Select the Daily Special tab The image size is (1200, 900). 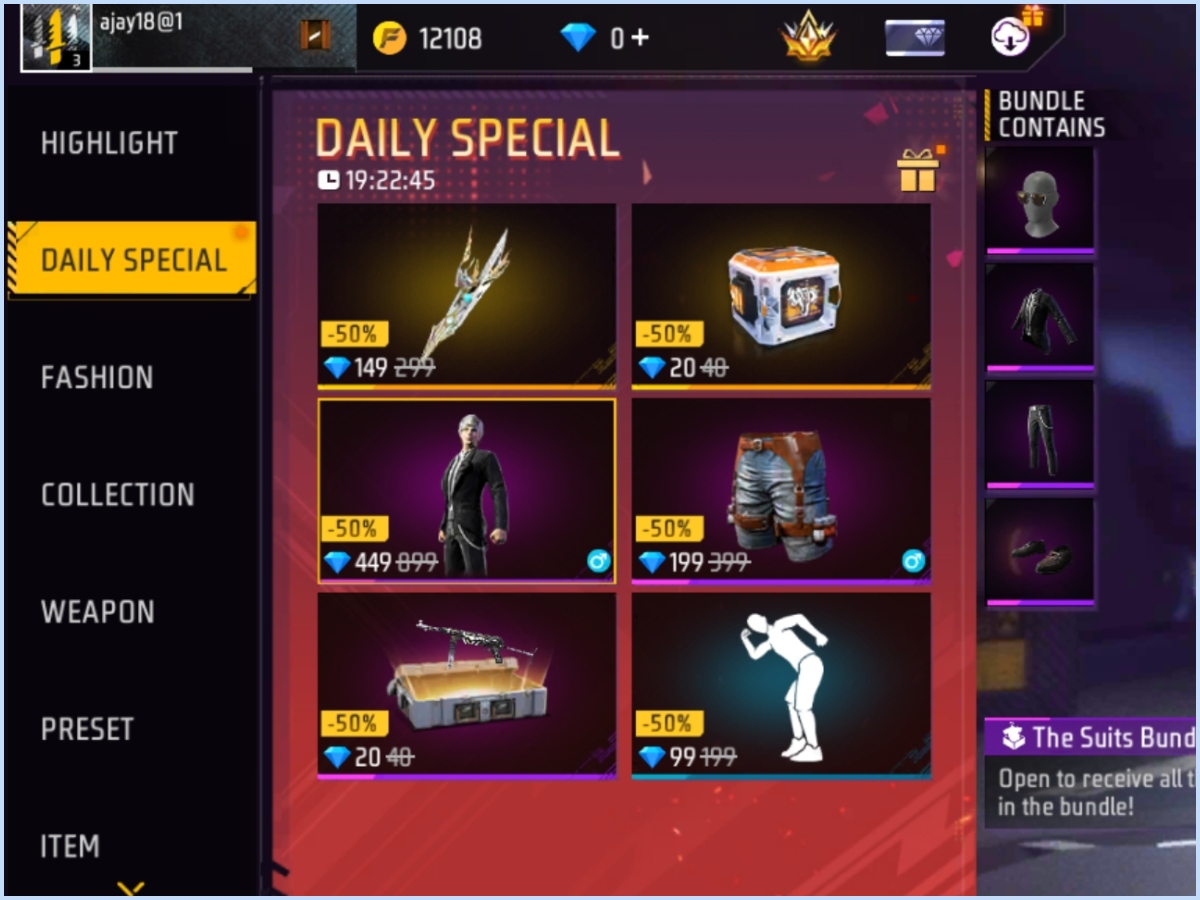133,260
